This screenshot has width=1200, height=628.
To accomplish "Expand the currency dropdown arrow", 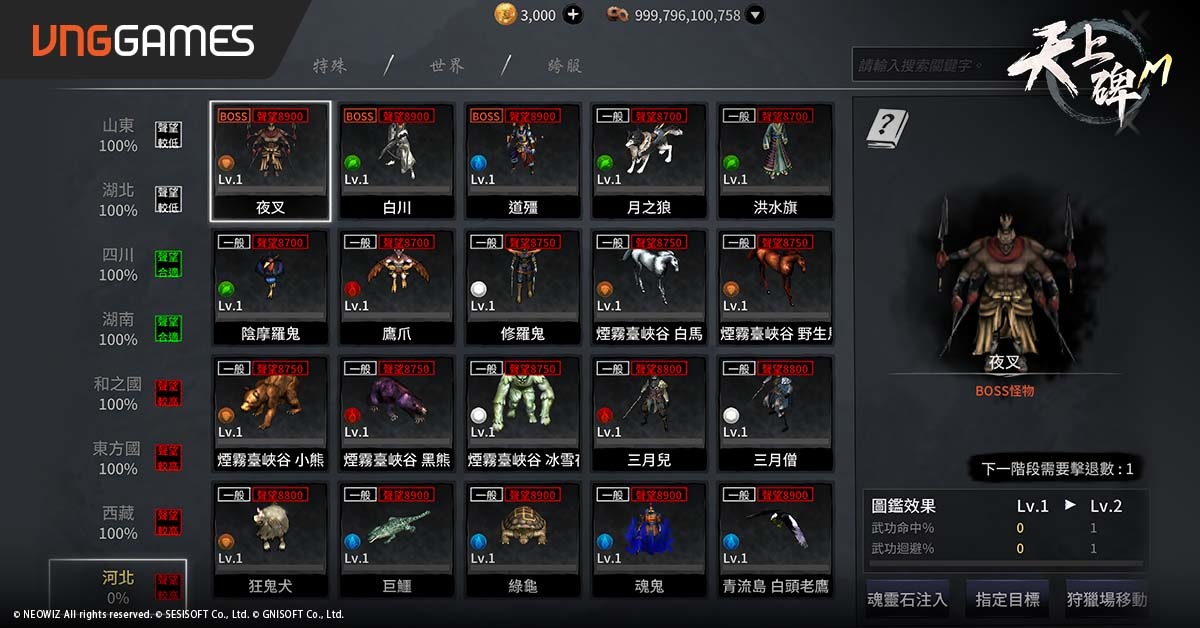I will pyautogui.click(x=755, y=15).
